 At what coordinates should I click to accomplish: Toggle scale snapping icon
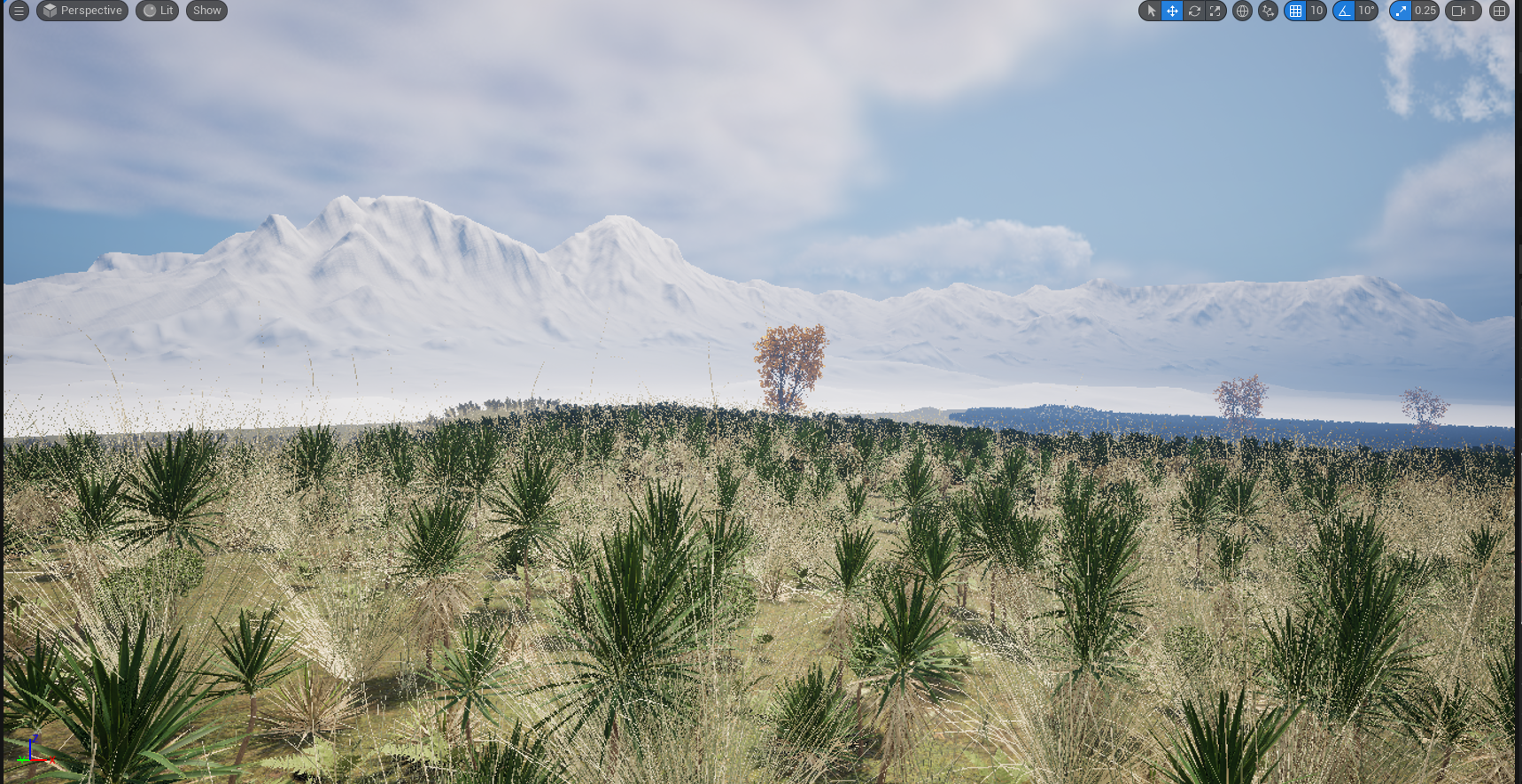coord(1401,11)
